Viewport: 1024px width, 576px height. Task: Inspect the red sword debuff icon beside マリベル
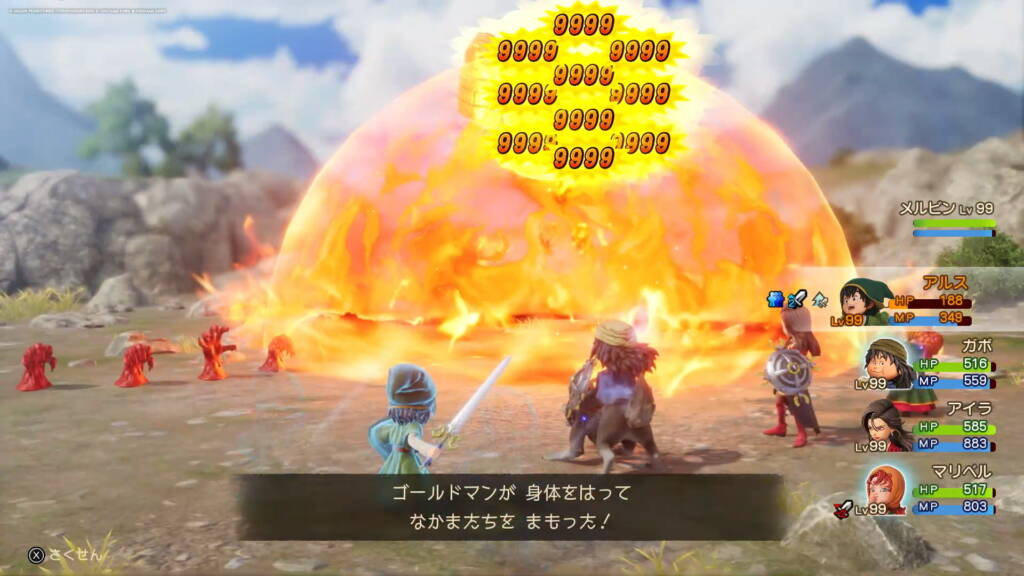click(x=842, y=508)
